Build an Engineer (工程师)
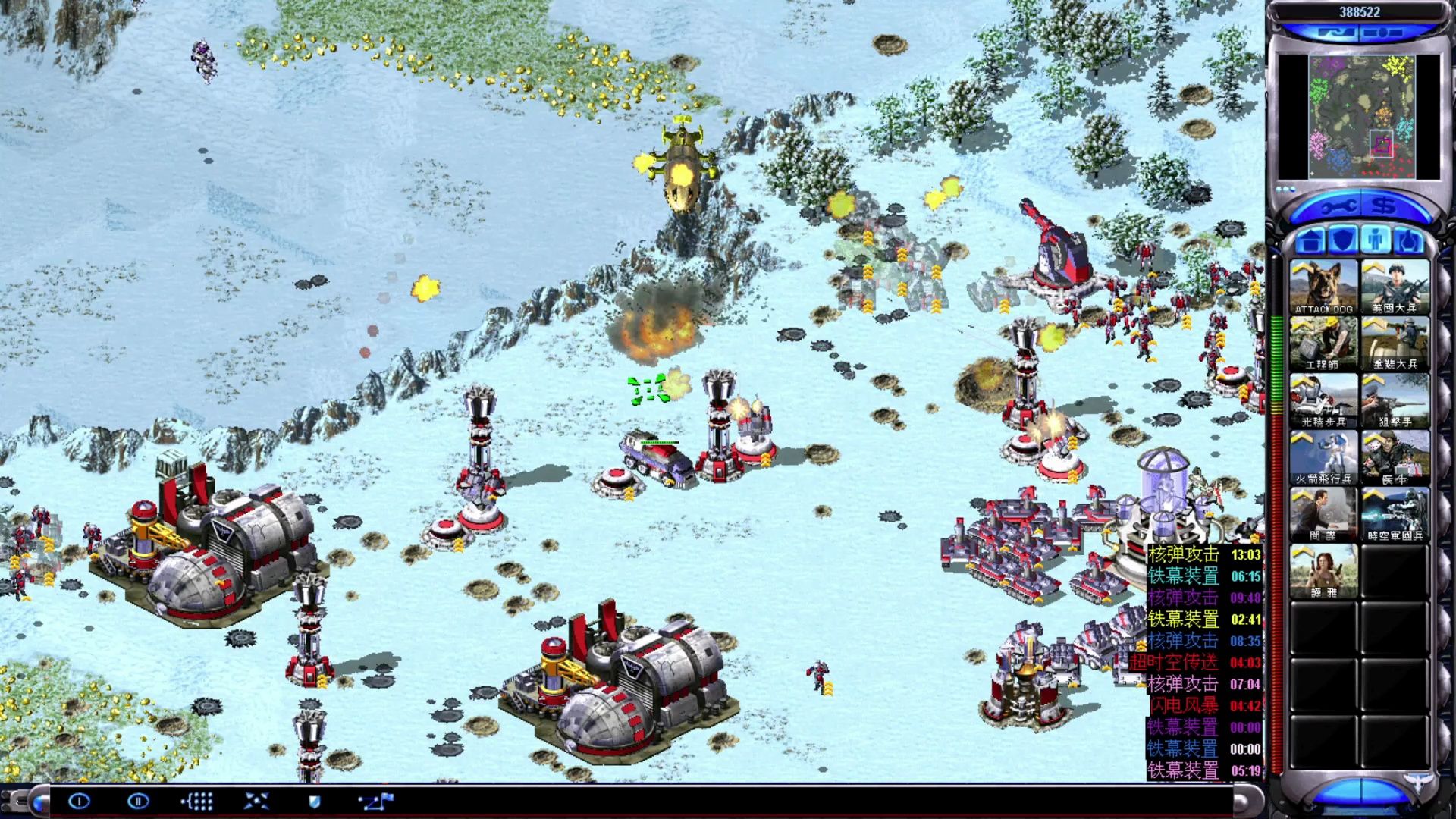Screen dimensions: 1456x819 1323,344
